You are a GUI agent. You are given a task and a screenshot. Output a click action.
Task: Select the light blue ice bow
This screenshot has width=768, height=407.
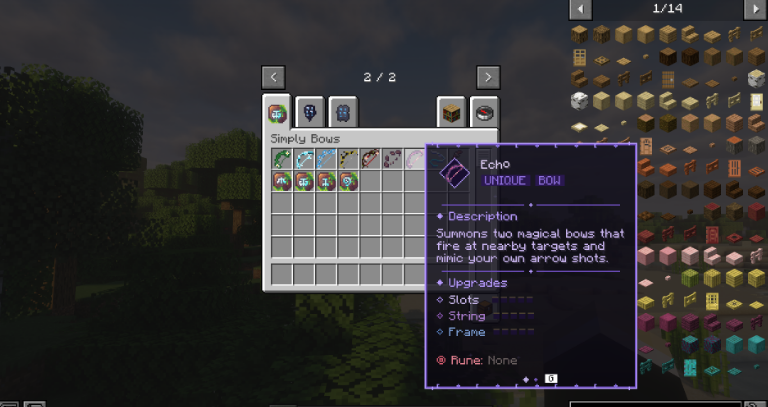[304, 159]
